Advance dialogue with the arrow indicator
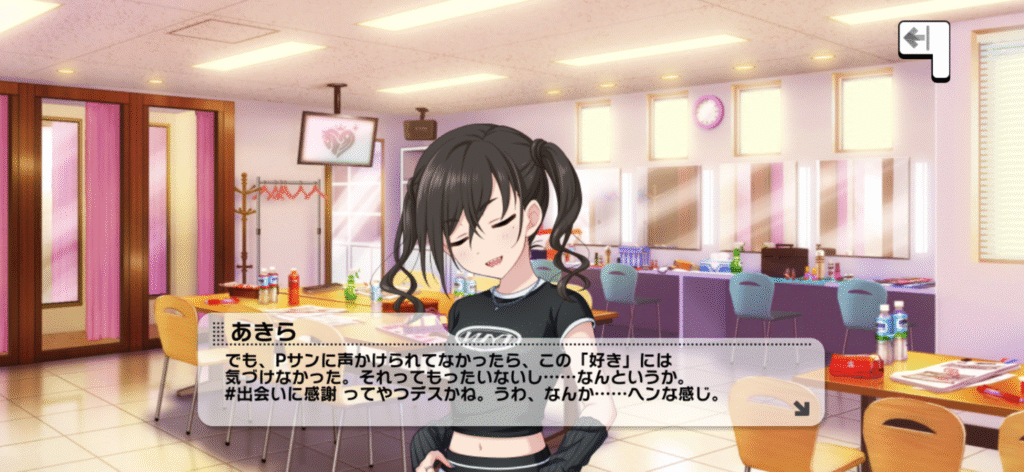This screenshot has height=472, width=1024. [801, 407]
